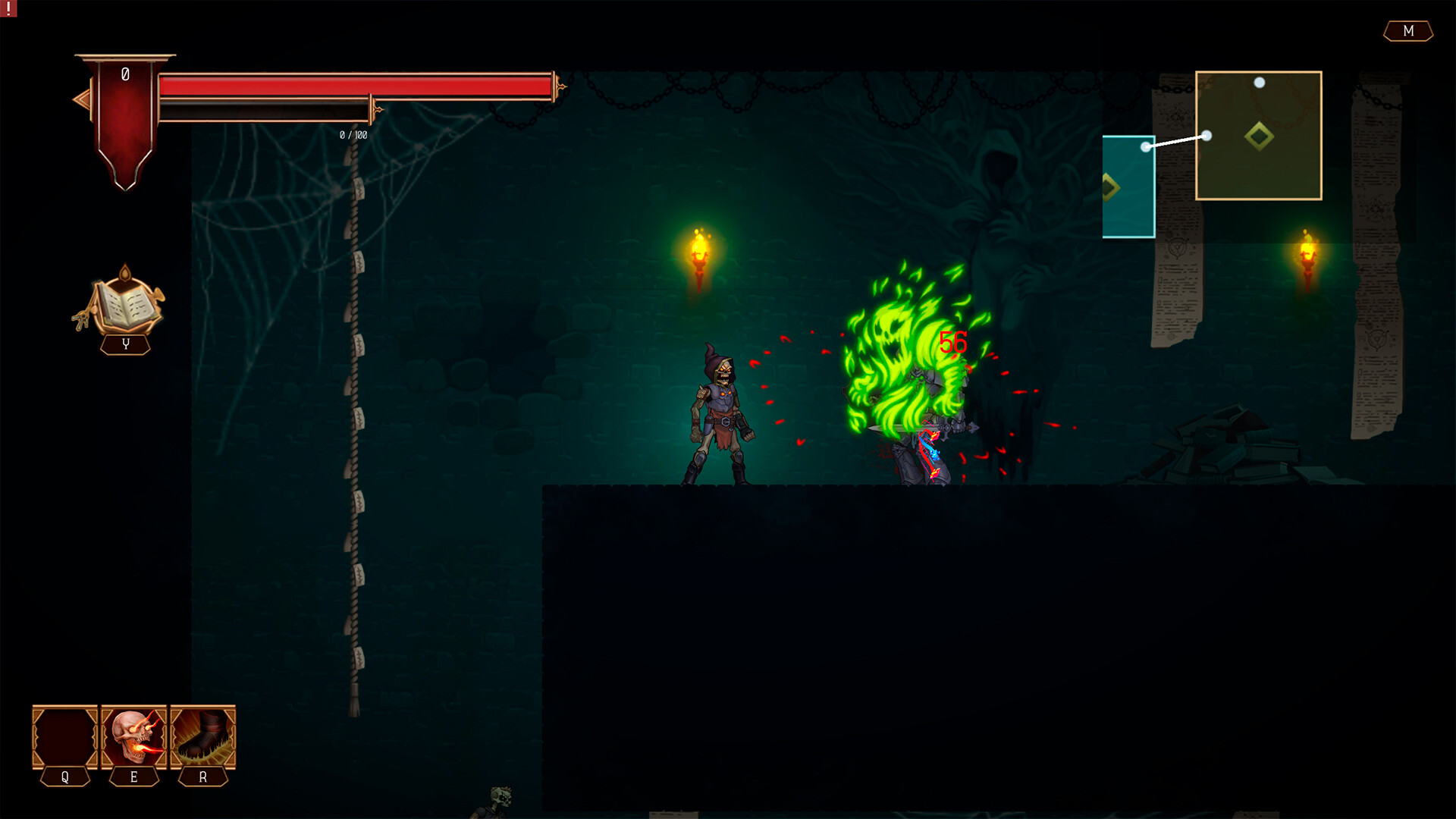Click the white connection line between minimap rooms
Screen dimensions: 1456x819
tap(1177, 140)
